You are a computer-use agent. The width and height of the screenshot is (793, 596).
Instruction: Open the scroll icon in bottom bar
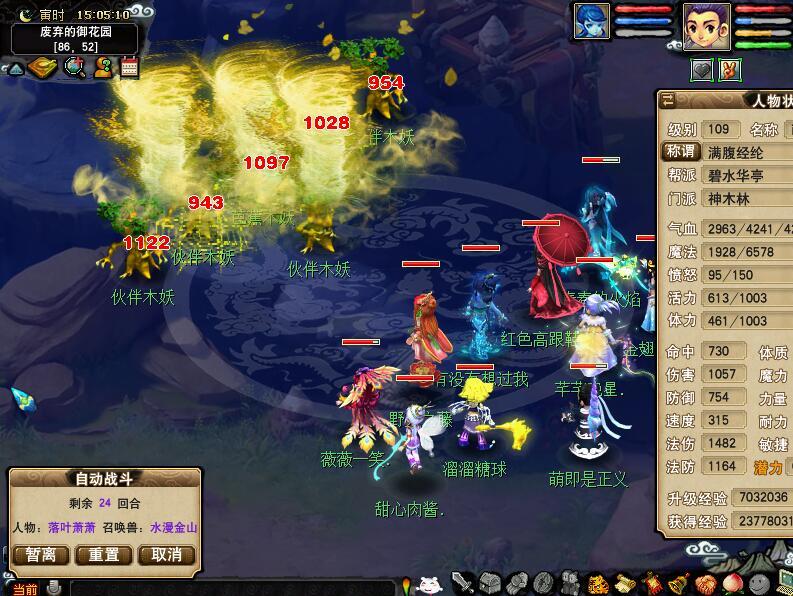coord(624,583)
